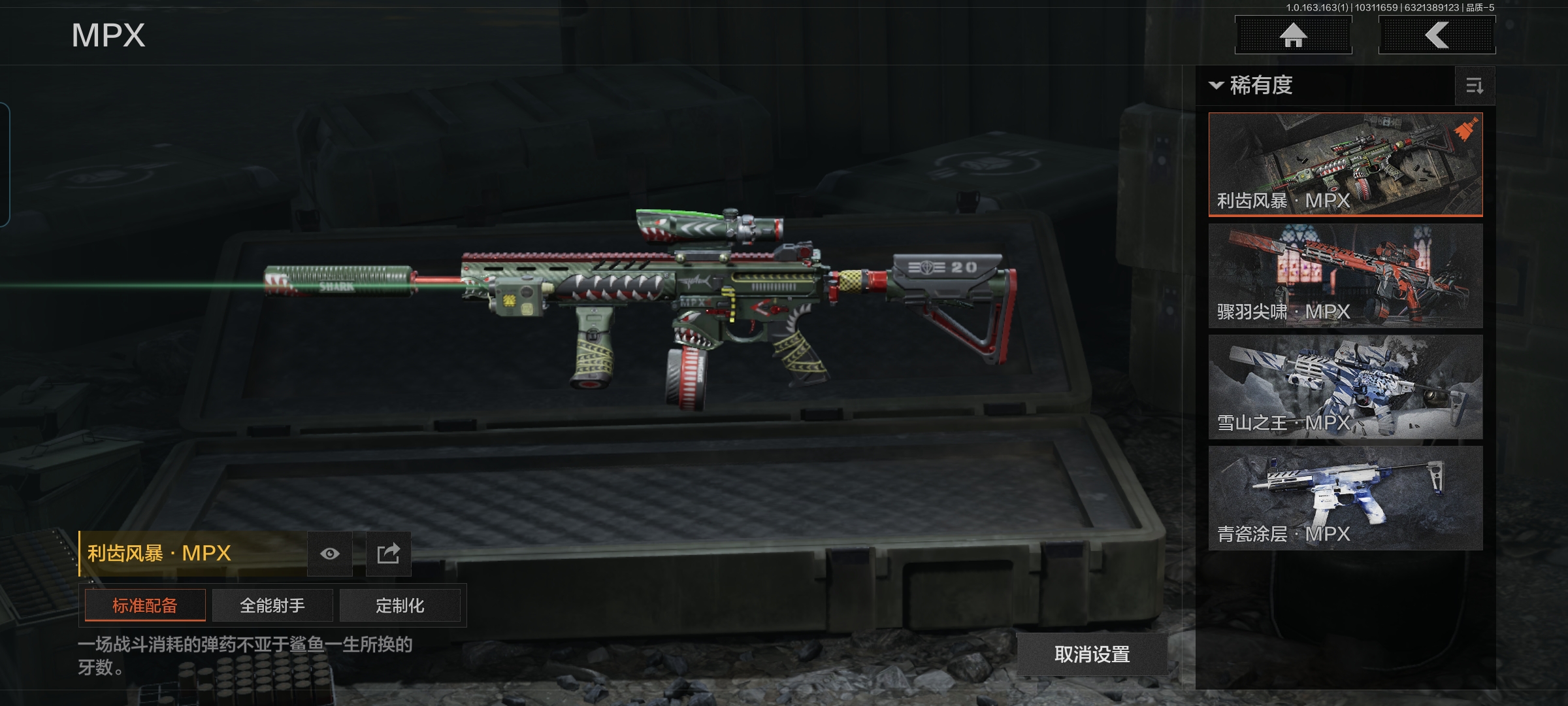Toggle the eye preview icon
Image resolution: width=1568 pixels, height=706 pixels.
click(x=330, y=554)
